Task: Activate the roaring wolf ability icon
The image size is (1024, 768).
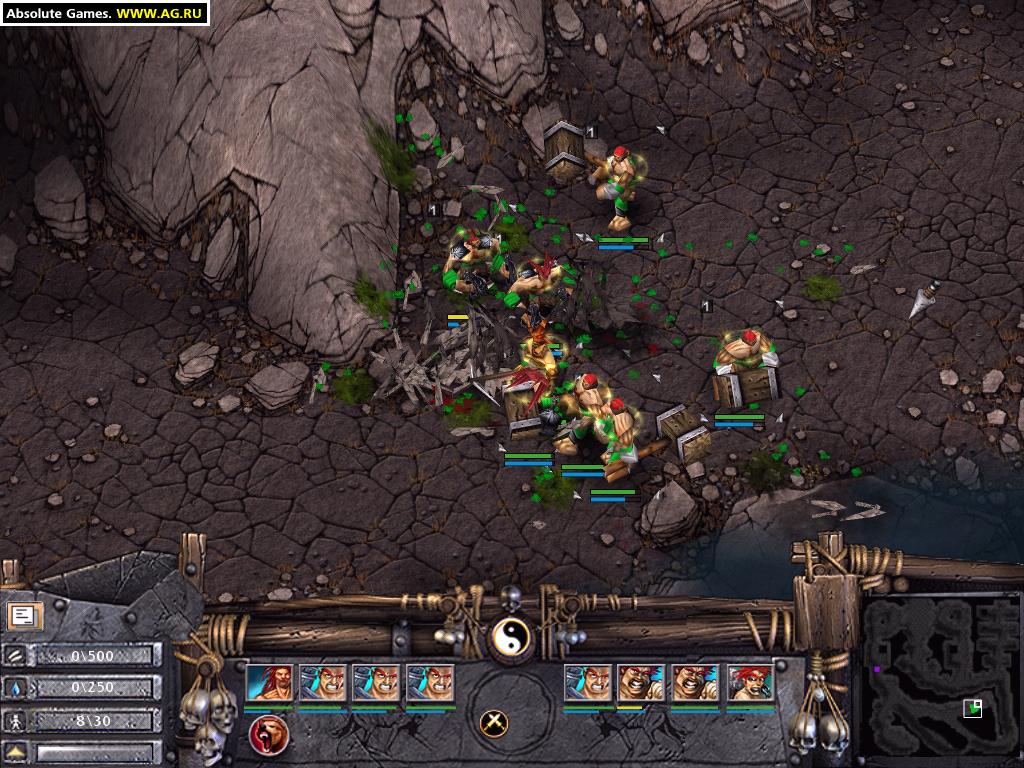Action: (x=269, y=735)
